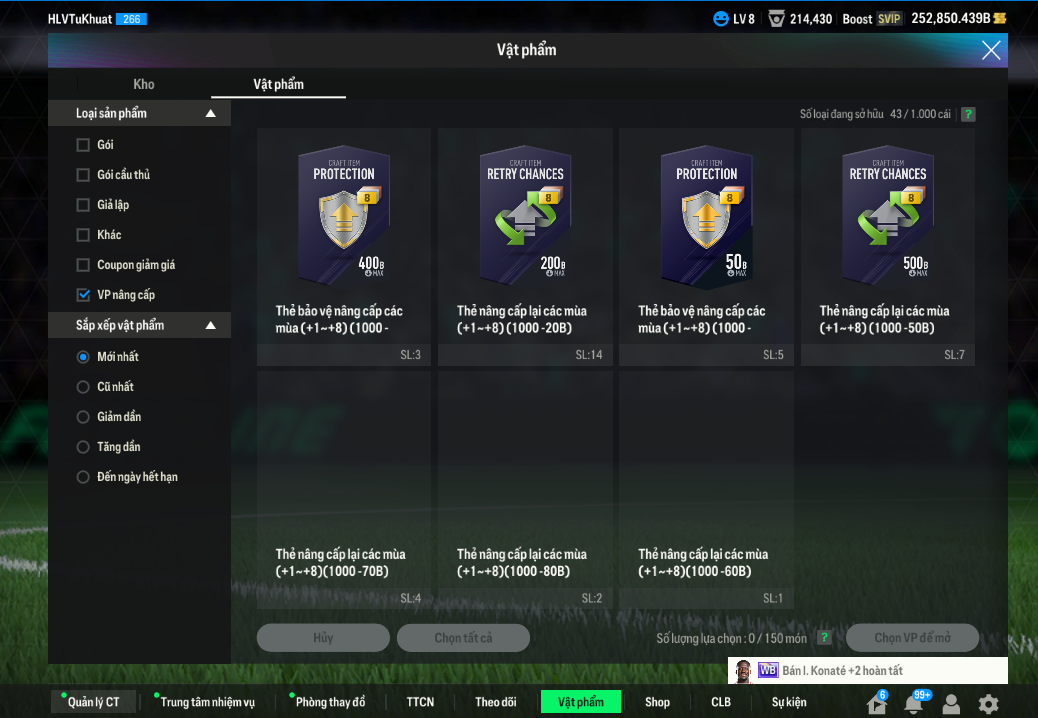Choose the Giảm dần sort option

[83, 417]
